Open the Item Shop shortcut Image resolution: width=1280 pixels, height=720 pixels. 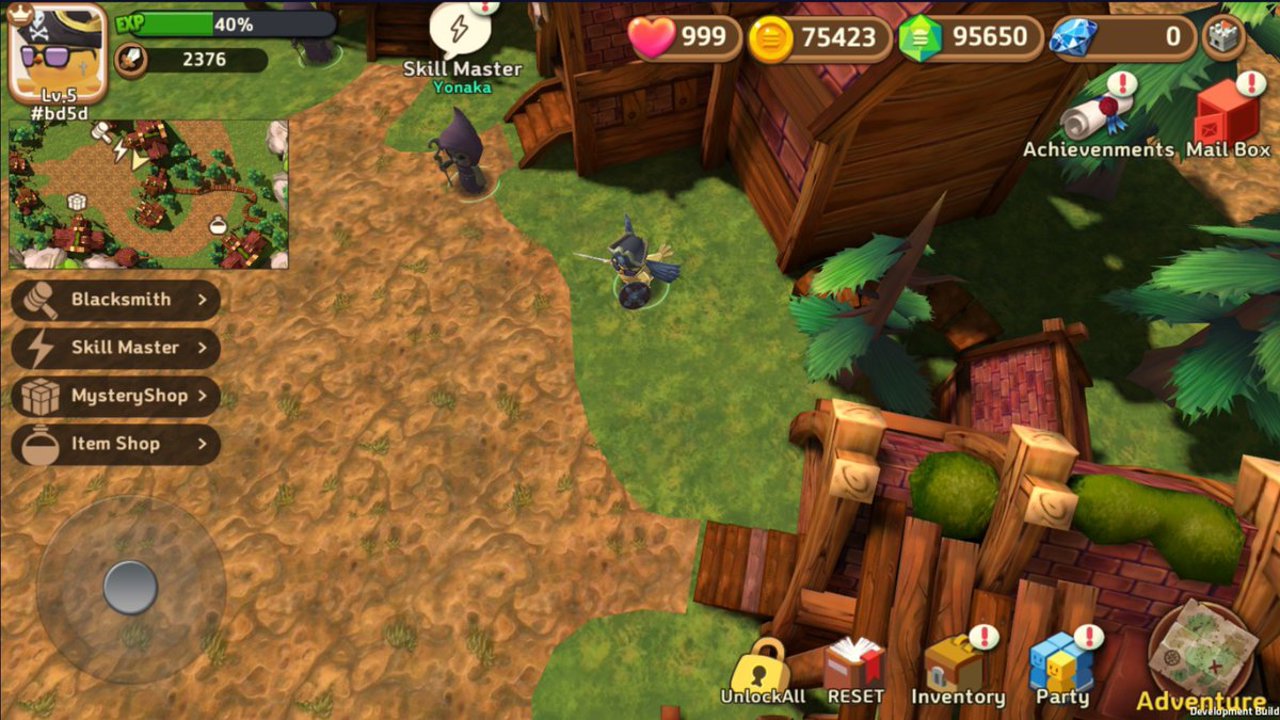tap(116, 443)
